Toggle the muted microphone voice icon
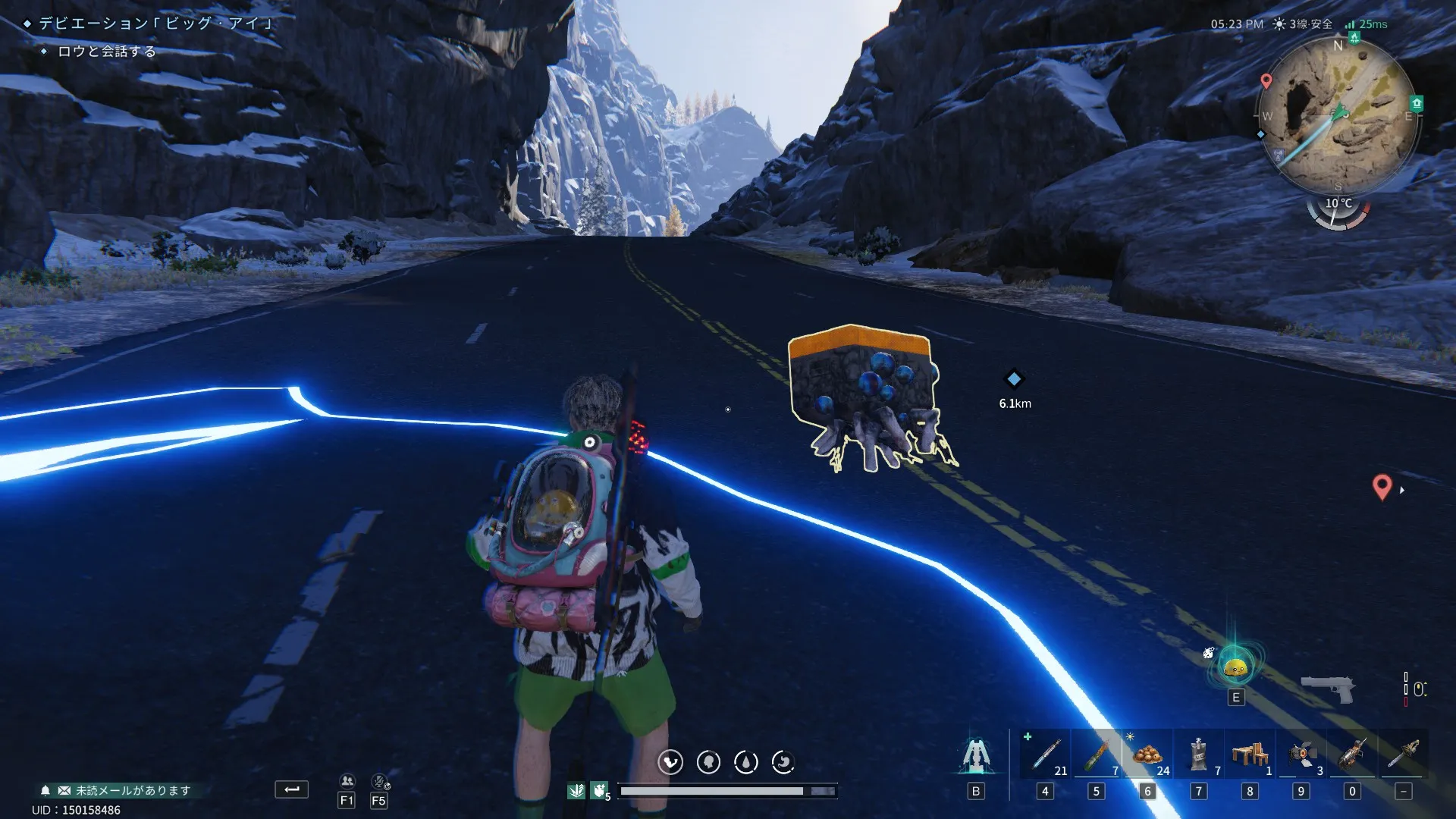 point(379,781)
